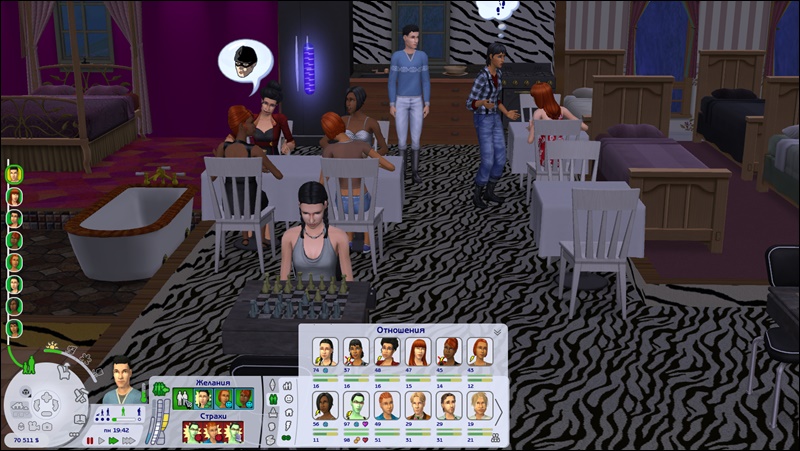
Task: Open the relationship with the long-red-haired Sim
Action: pyautogui.click(x=417, y=351)
